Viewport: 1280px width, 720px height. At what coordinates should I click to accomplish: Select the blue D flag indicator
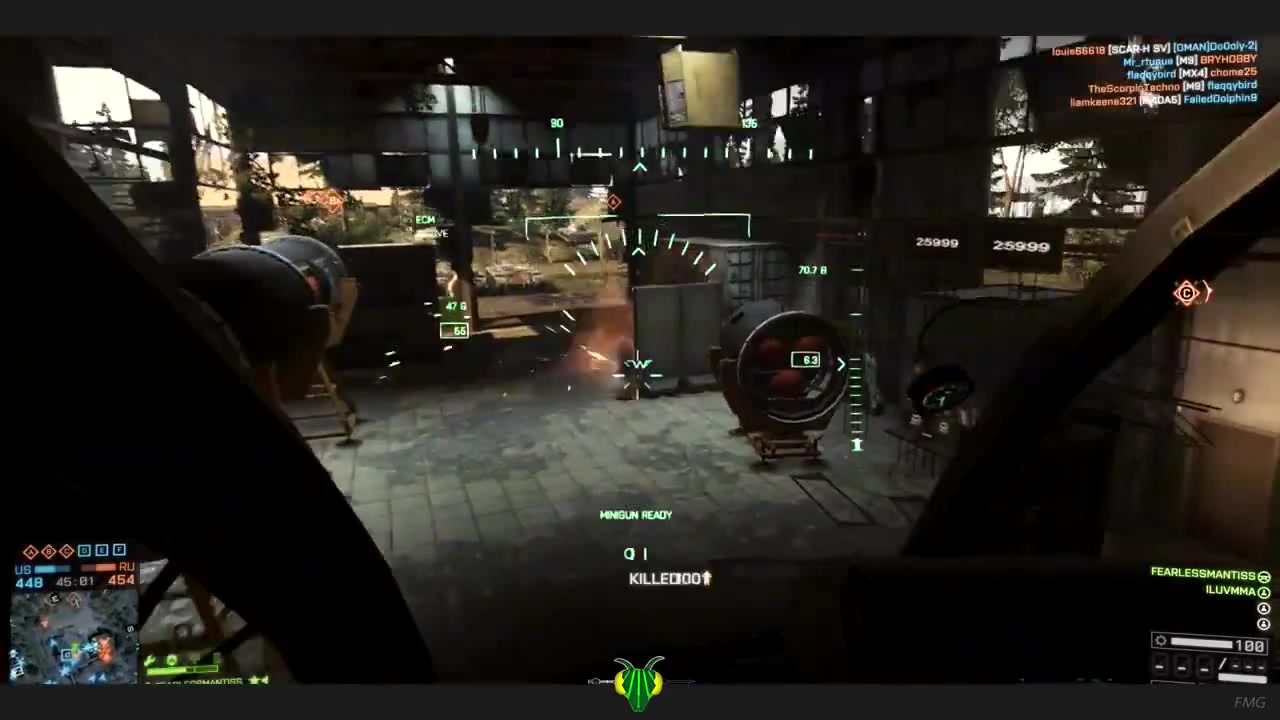pos(84,551)
